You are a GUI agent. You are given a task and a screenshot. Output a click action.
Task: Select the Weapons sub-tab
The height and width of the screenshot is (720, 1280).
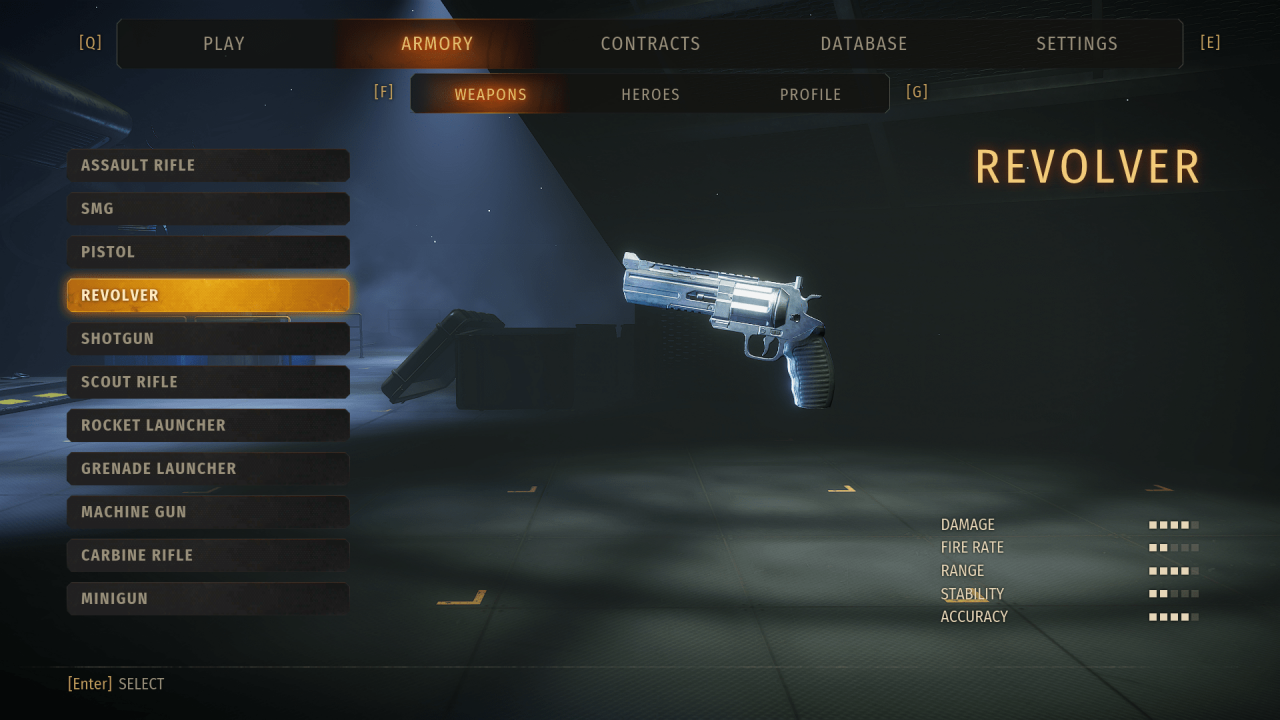[490, 94]
